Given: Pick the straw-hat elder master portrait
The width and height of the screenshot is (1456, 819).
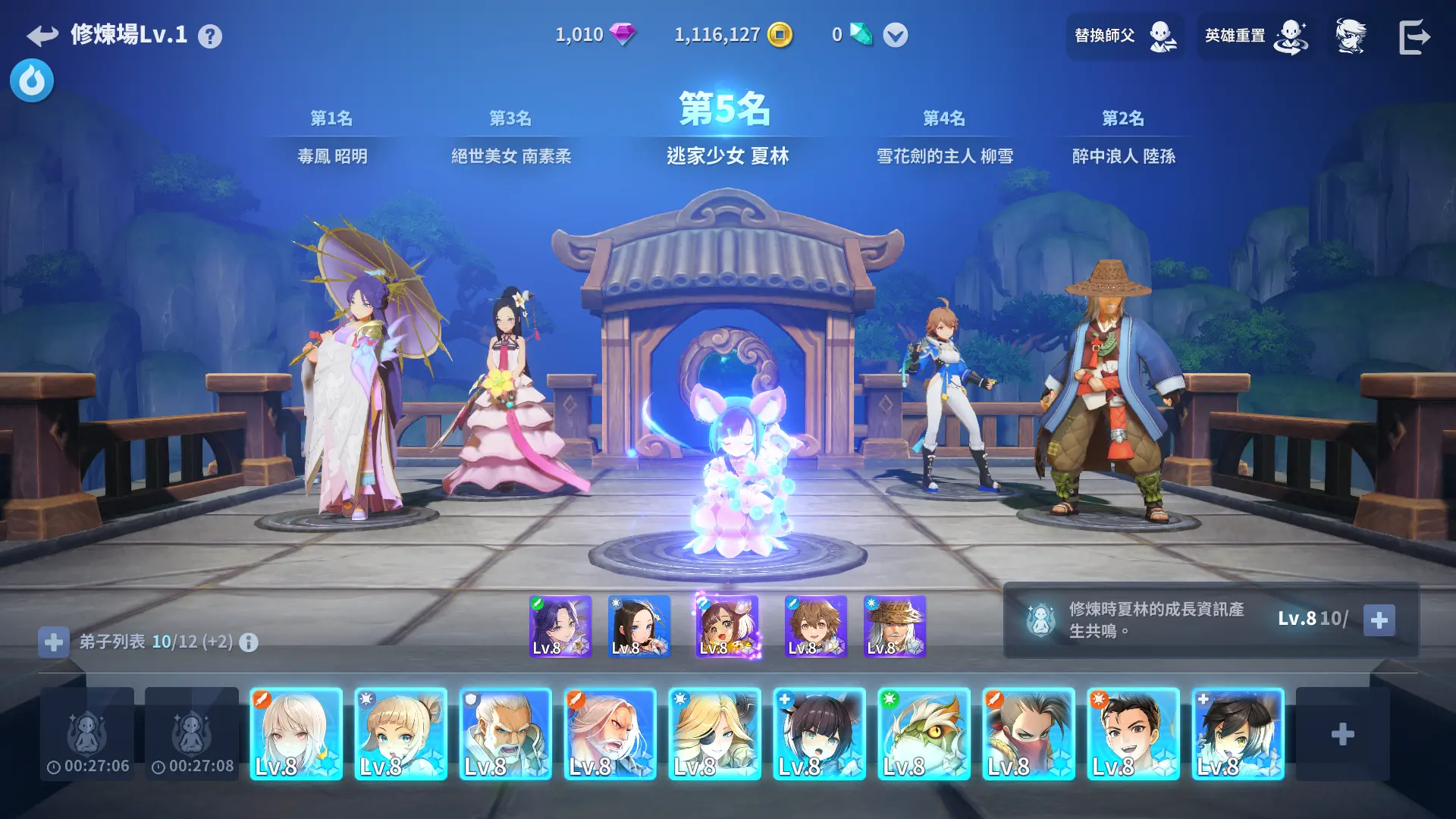Looking at the screenshot, I should click(x=895, y=626).
